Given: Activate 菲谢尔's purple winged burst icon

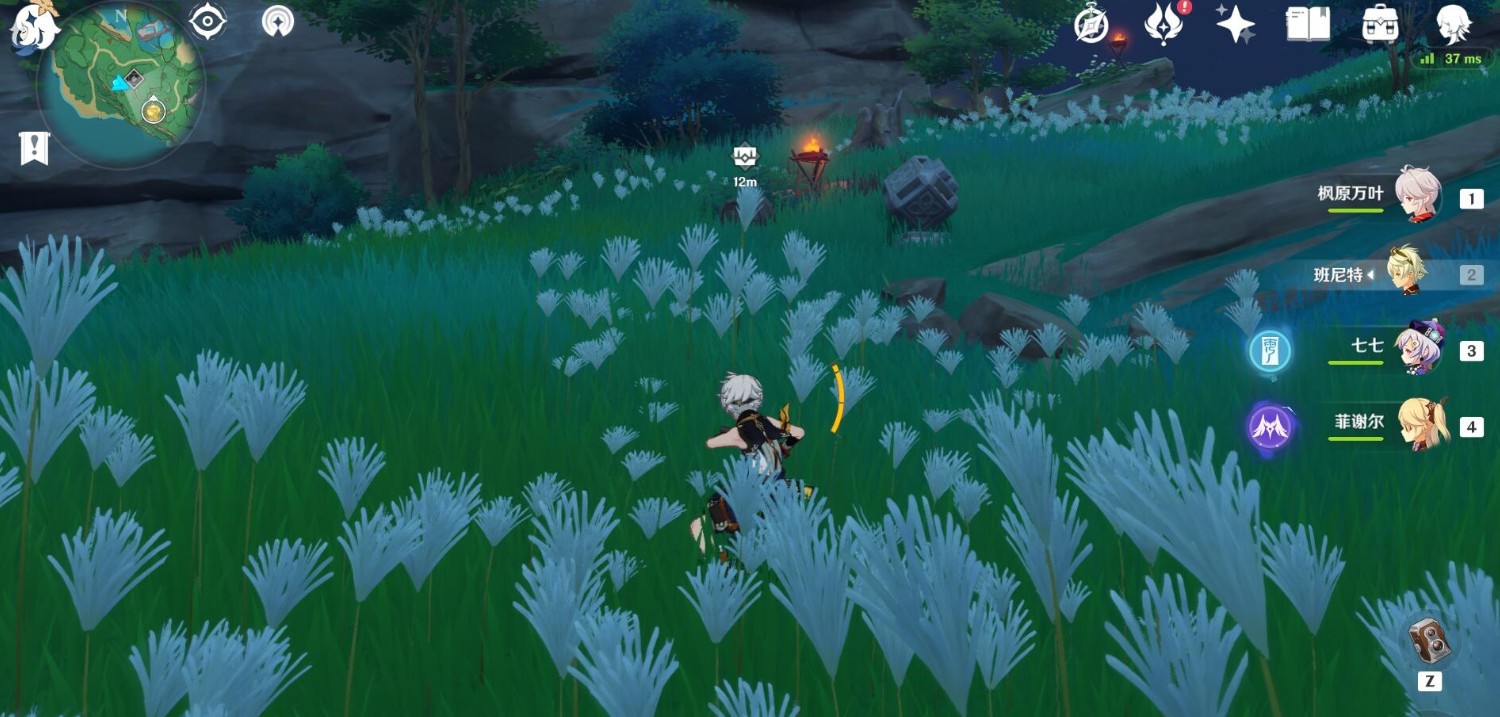Looking at the screenshot, I should [x=1270, y=427].
